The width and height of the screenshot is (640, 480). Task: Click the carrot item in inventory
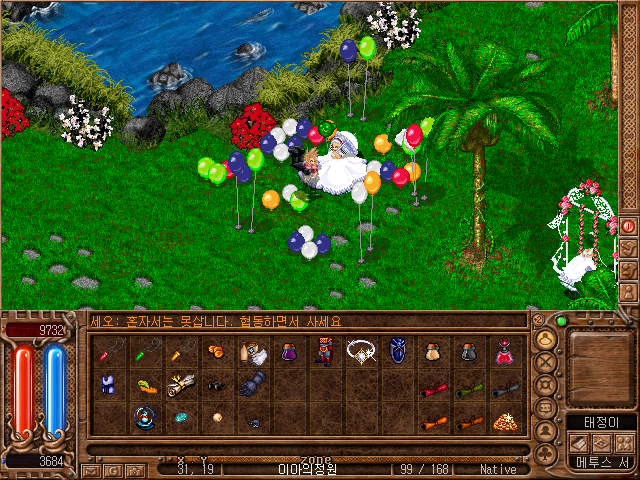(145, 386)
